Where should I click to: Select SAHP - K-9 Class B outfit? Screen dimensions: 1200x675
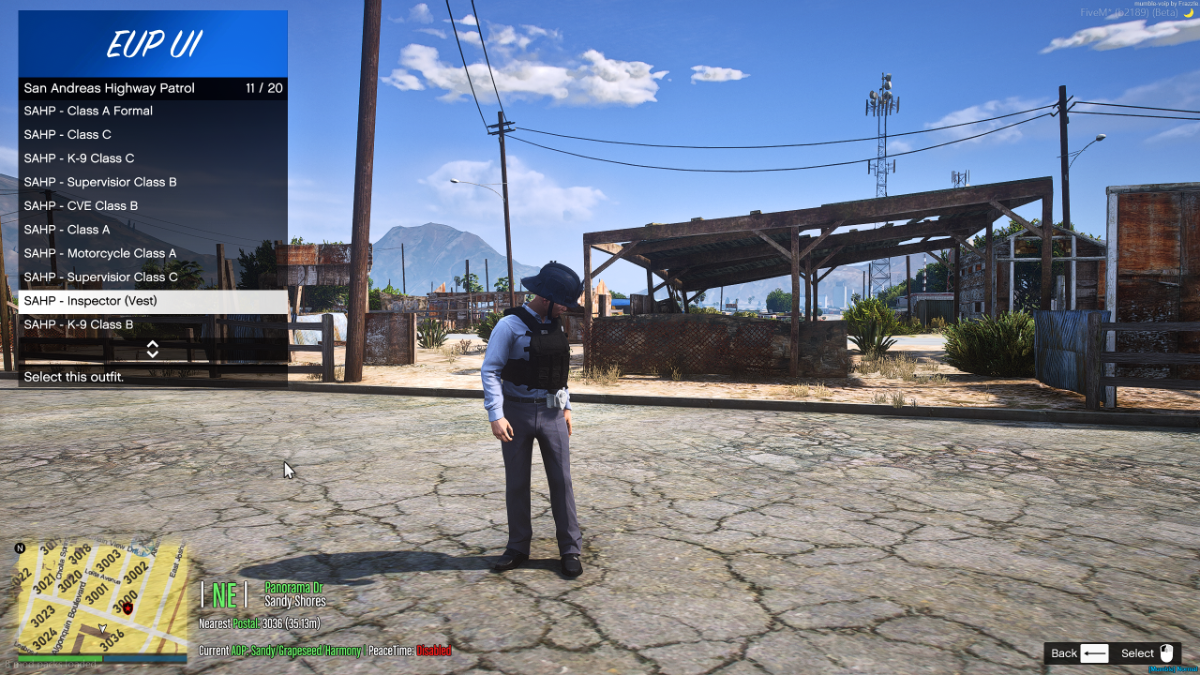pos(152,325)
